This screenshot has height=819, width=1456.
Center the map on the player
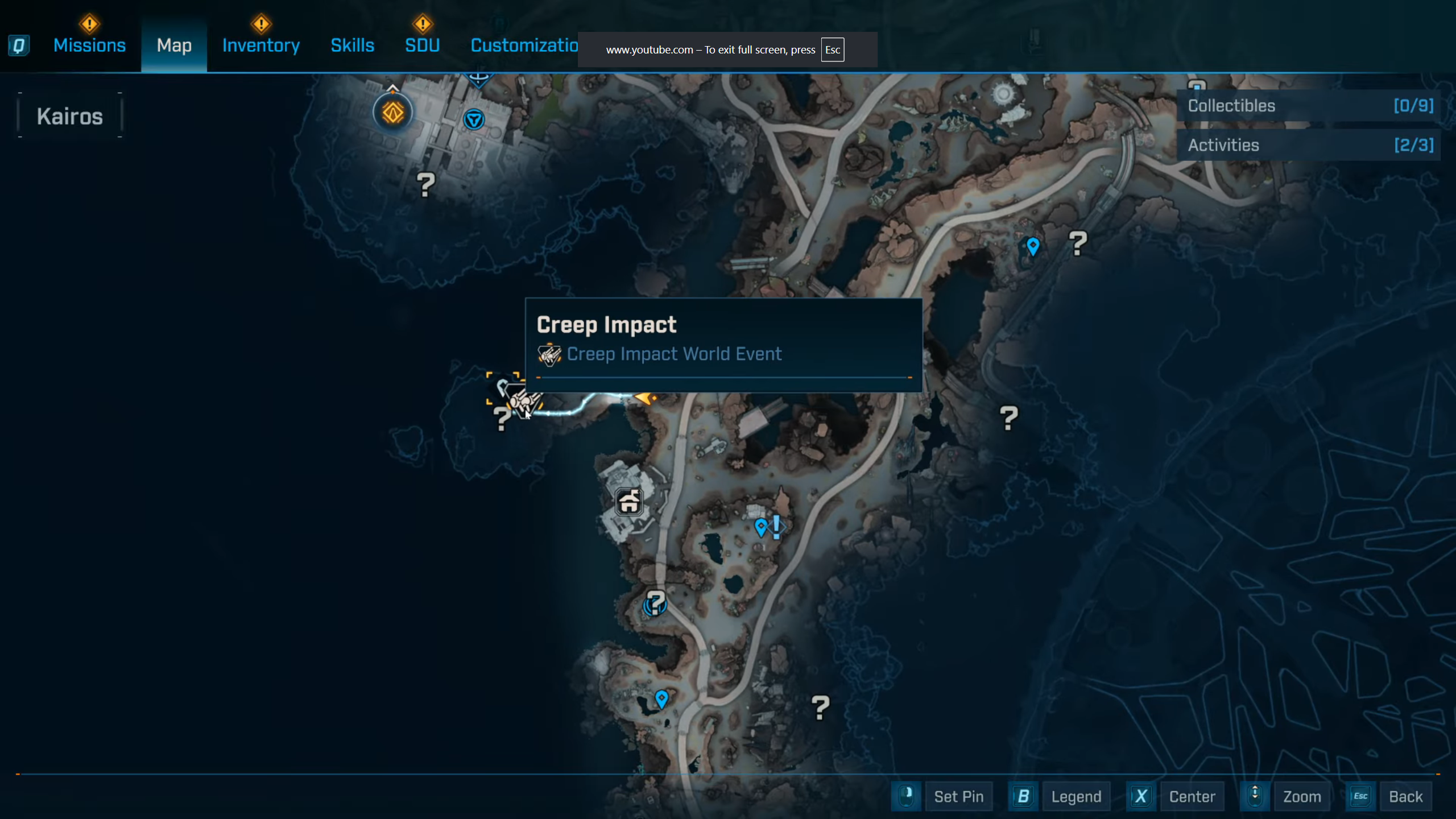pos(1192,797)
